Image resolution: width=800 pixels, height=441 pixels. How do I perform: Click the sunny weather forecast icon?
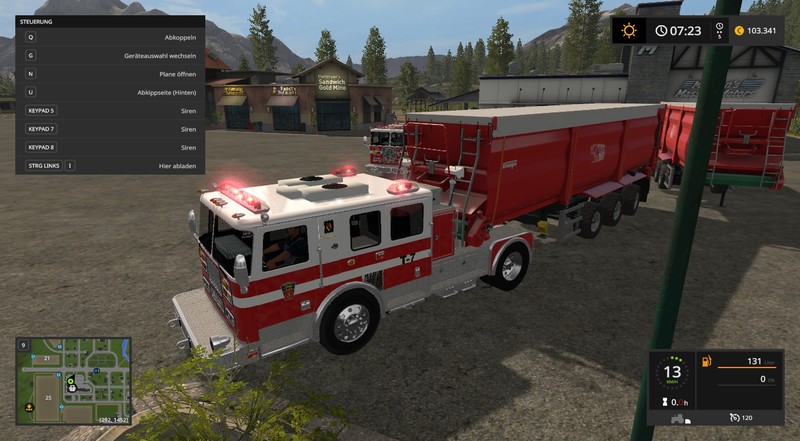[629, 30]
